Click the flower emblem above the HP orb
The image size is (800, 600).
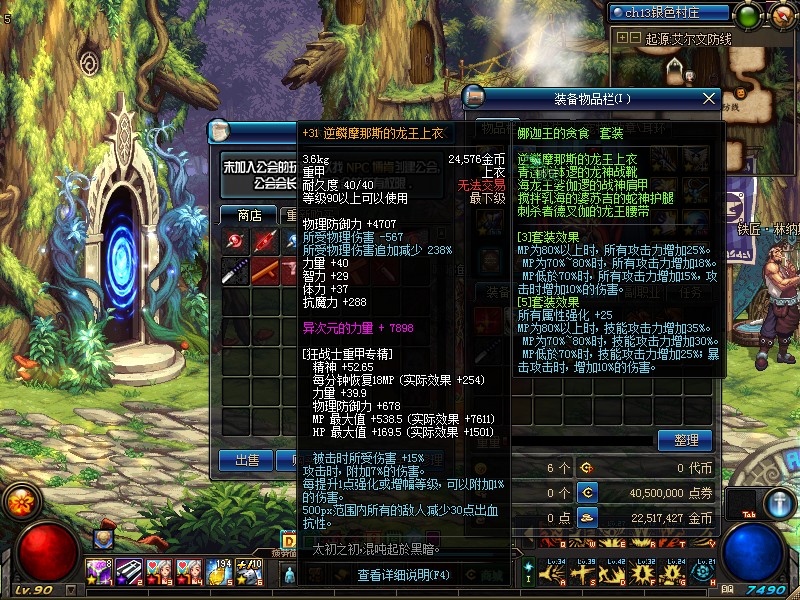coord(19,501)
